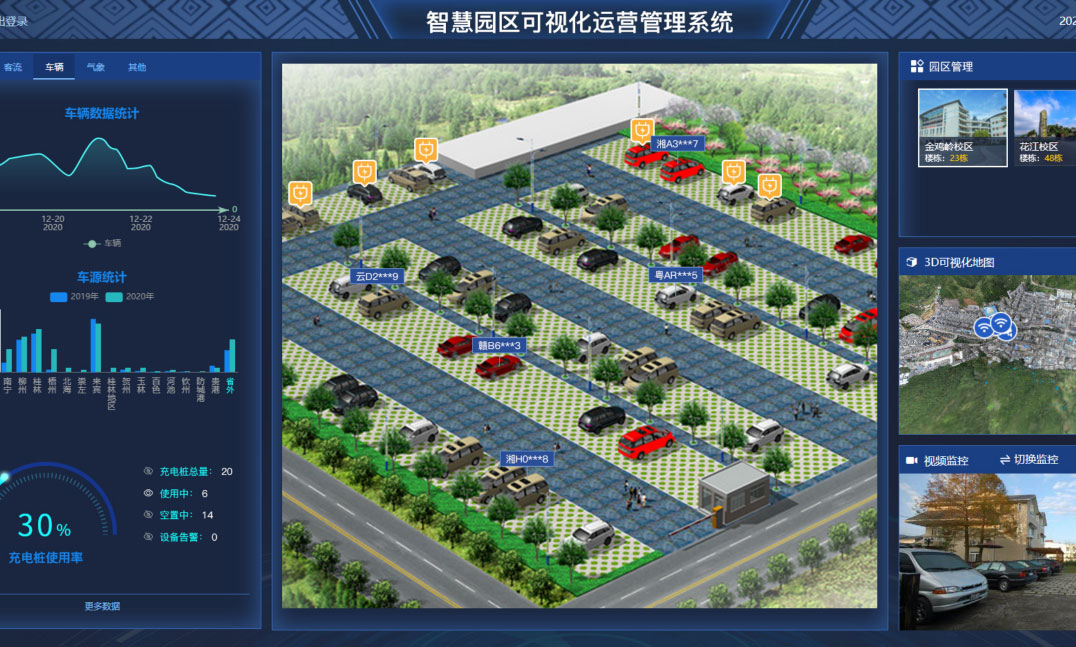Toggle the 车辆 line chart legend
Image resolution: width=1076 pixels, height=647 pixels.
click(103, 243)
